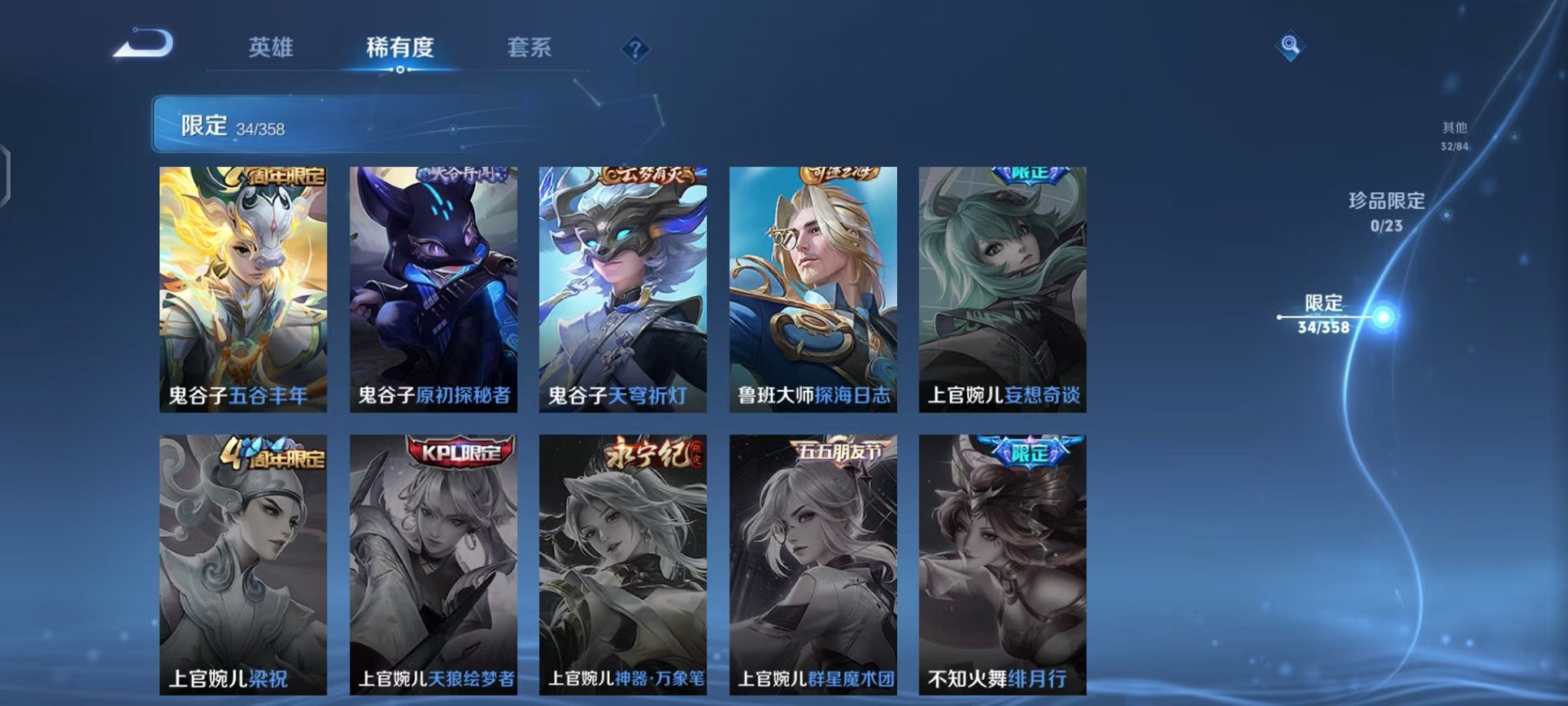Click the diamond question-mark help icon
Viewport: 1568px width, 706px height.
pos(634,49)
